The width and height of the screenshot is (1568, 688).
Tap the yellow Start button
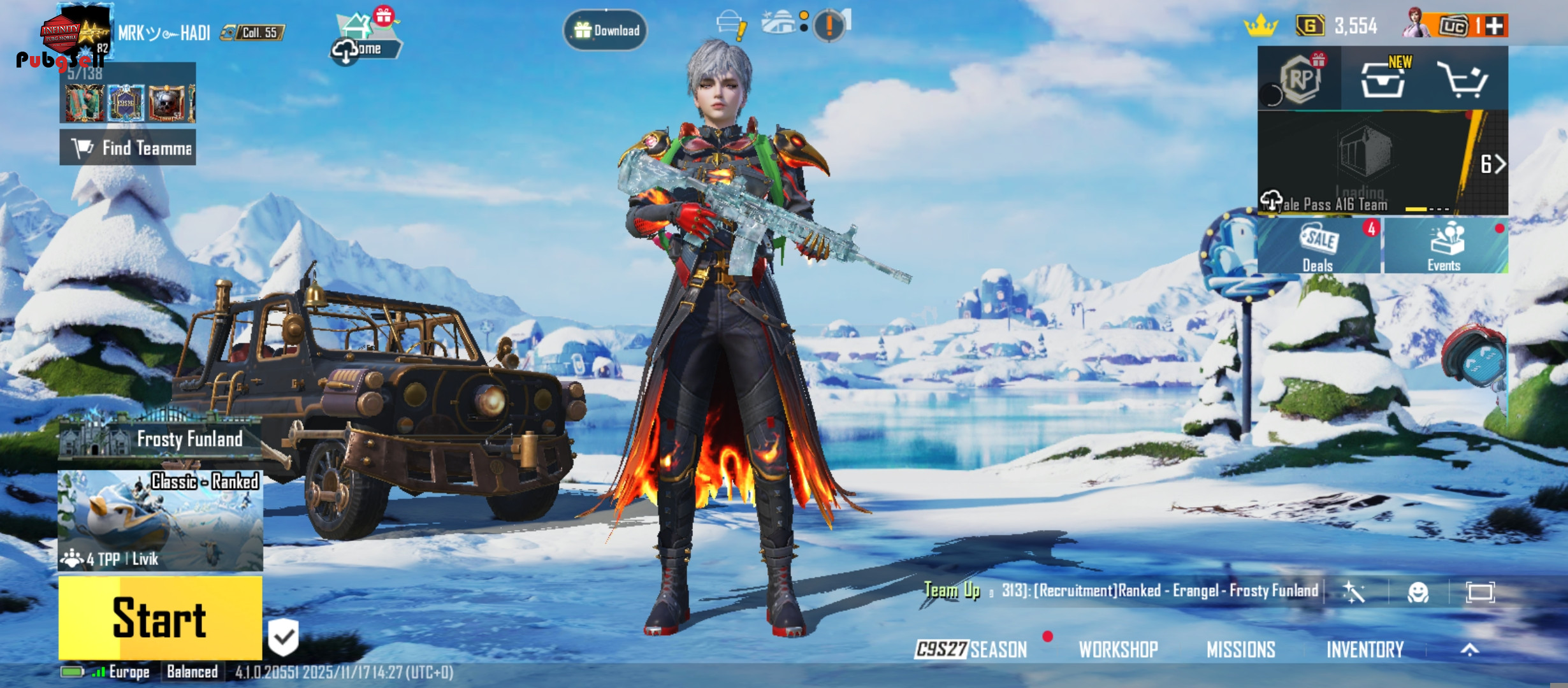point(160,617)
